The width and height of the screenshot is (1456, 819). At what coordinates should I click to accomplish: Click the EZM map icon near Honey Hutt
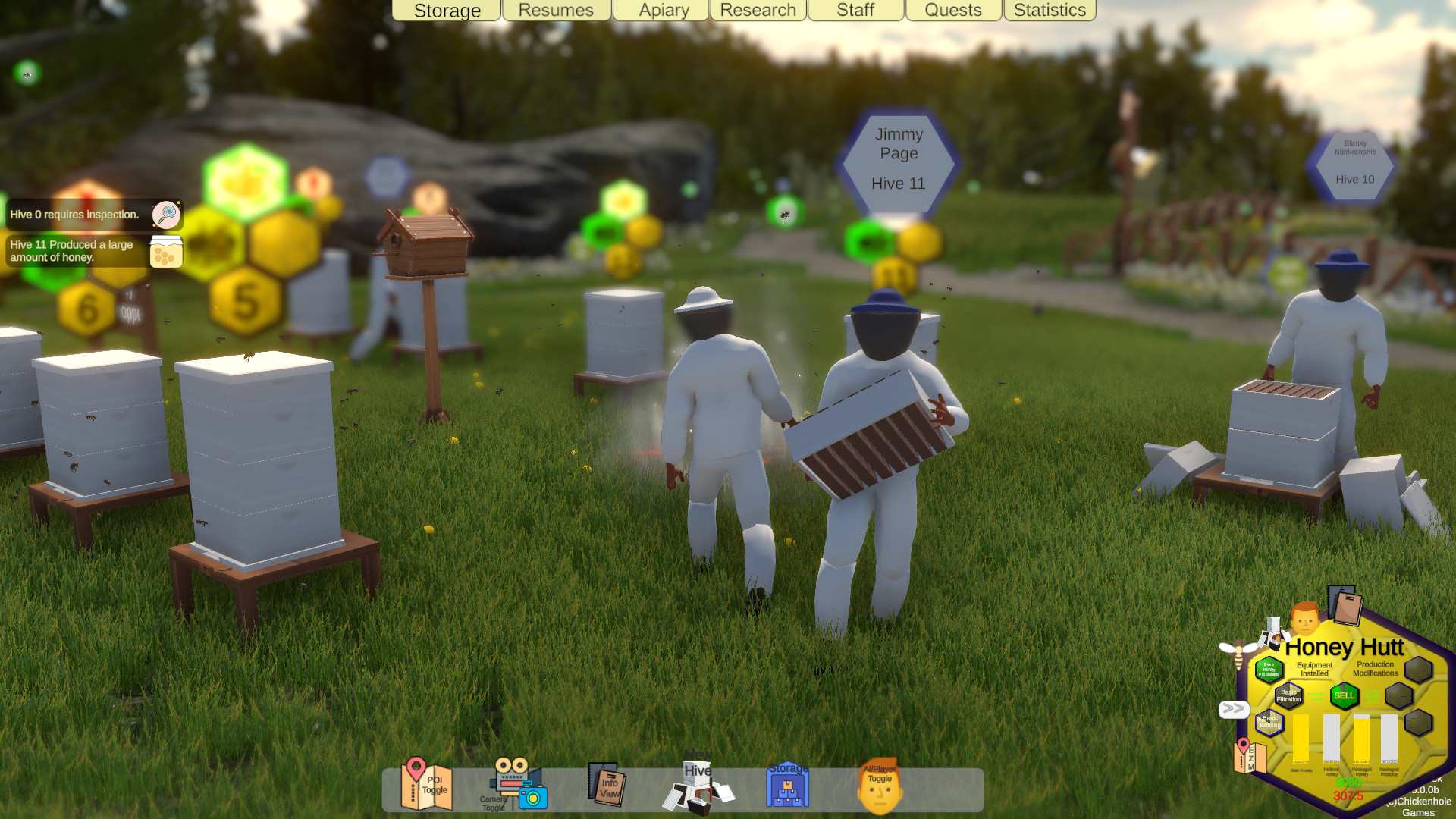click(1250, 757)
